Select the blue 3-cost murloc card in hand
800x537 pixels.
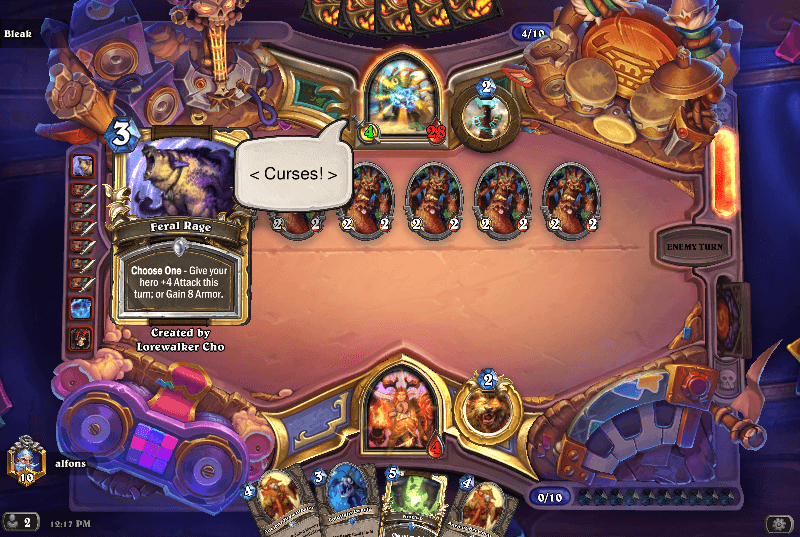[341, 500]
